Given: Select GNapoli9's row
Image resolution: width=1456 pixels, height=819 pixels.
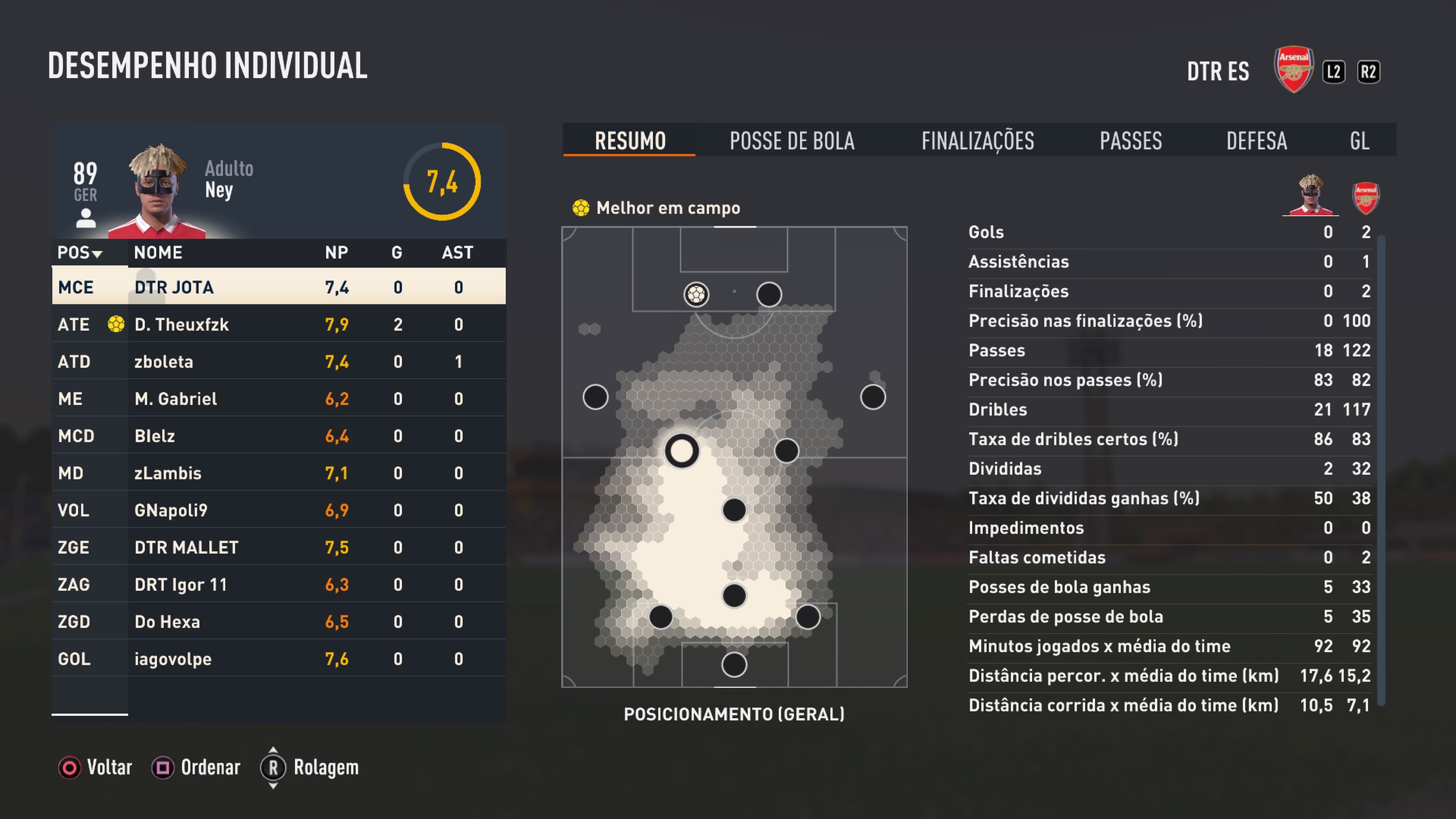Looking at the screenshot, I should [279, 510].
